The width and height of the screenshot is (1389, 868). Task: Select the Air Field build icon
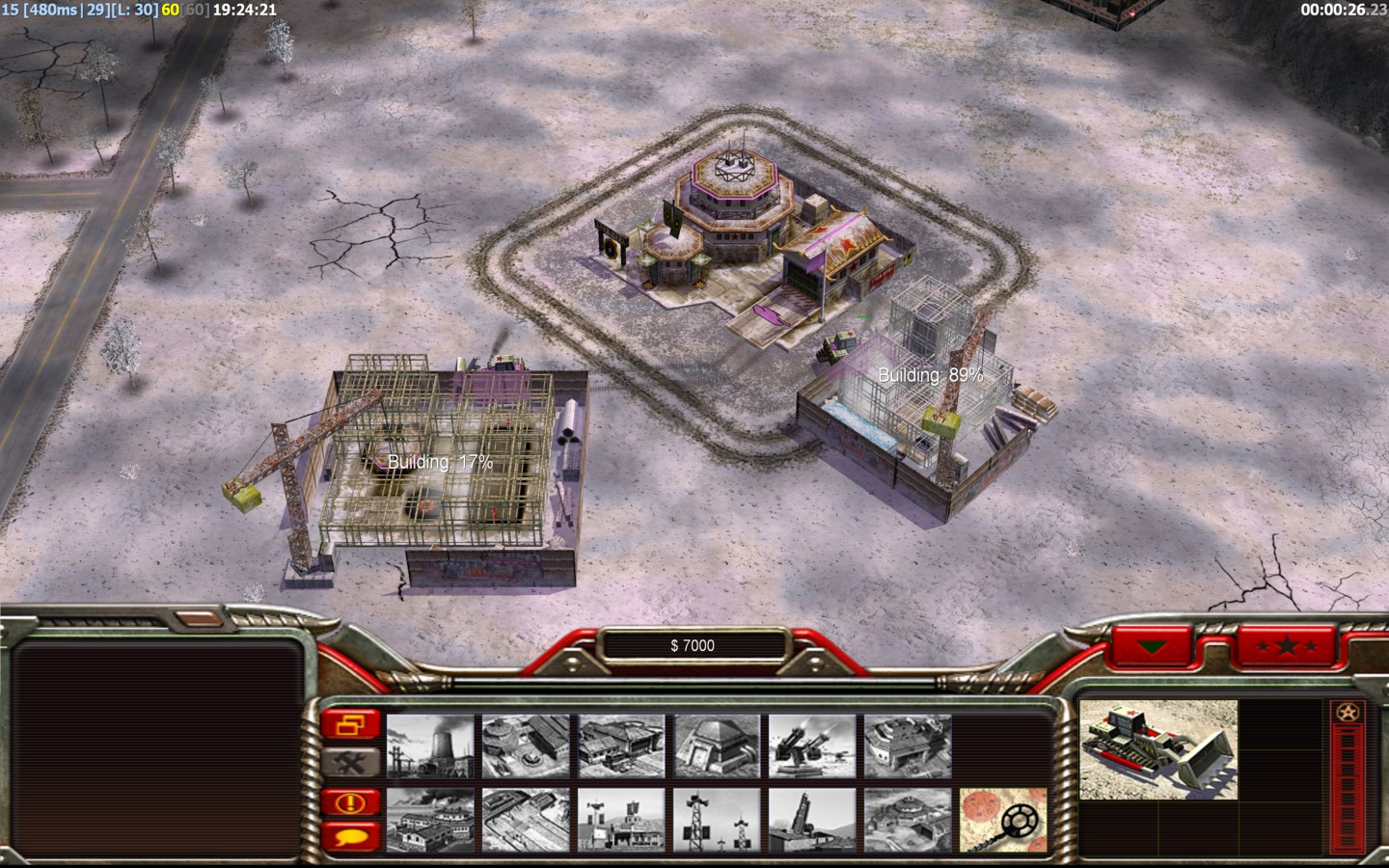point(525,820)
